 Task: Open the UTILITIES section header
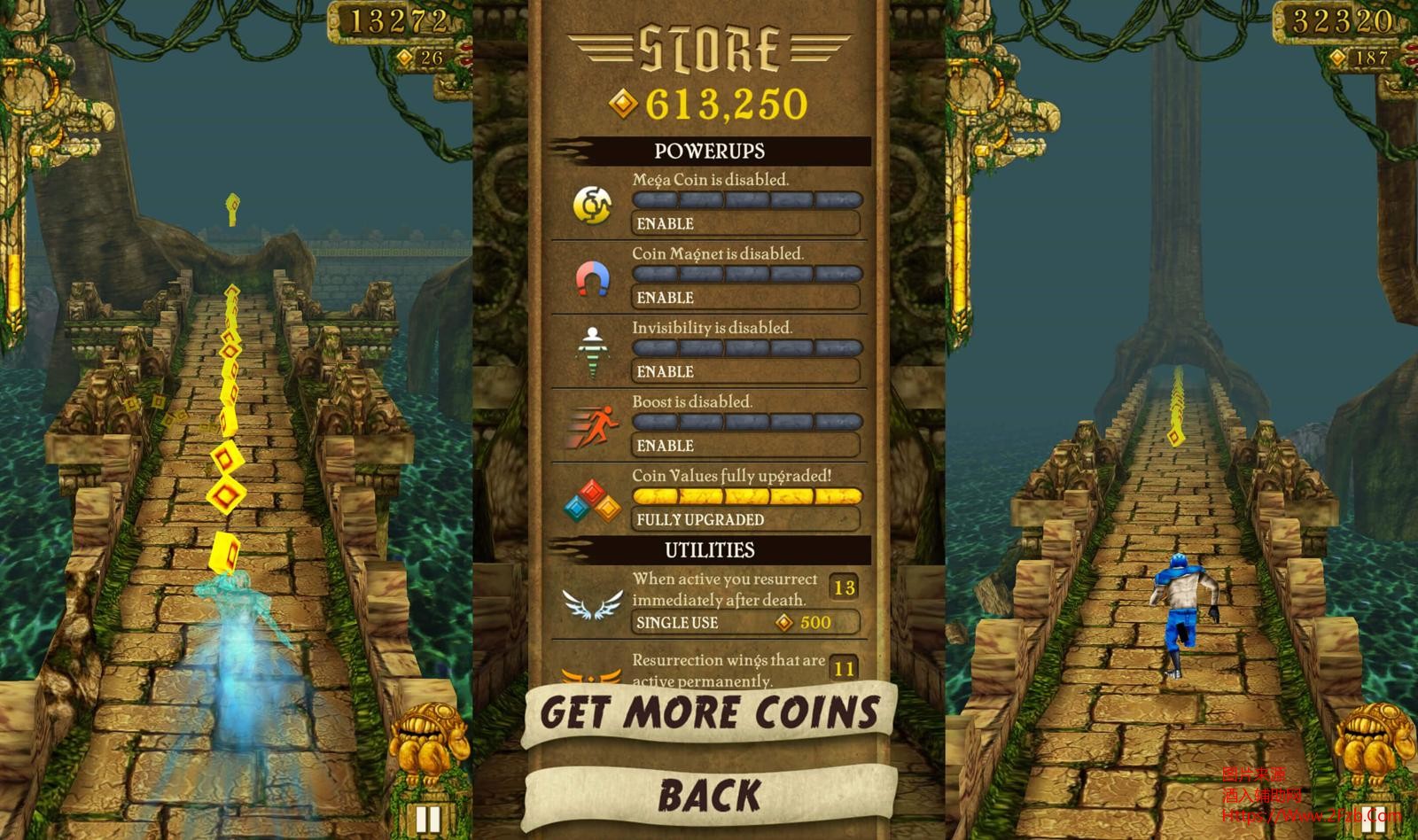pos(709,549)
